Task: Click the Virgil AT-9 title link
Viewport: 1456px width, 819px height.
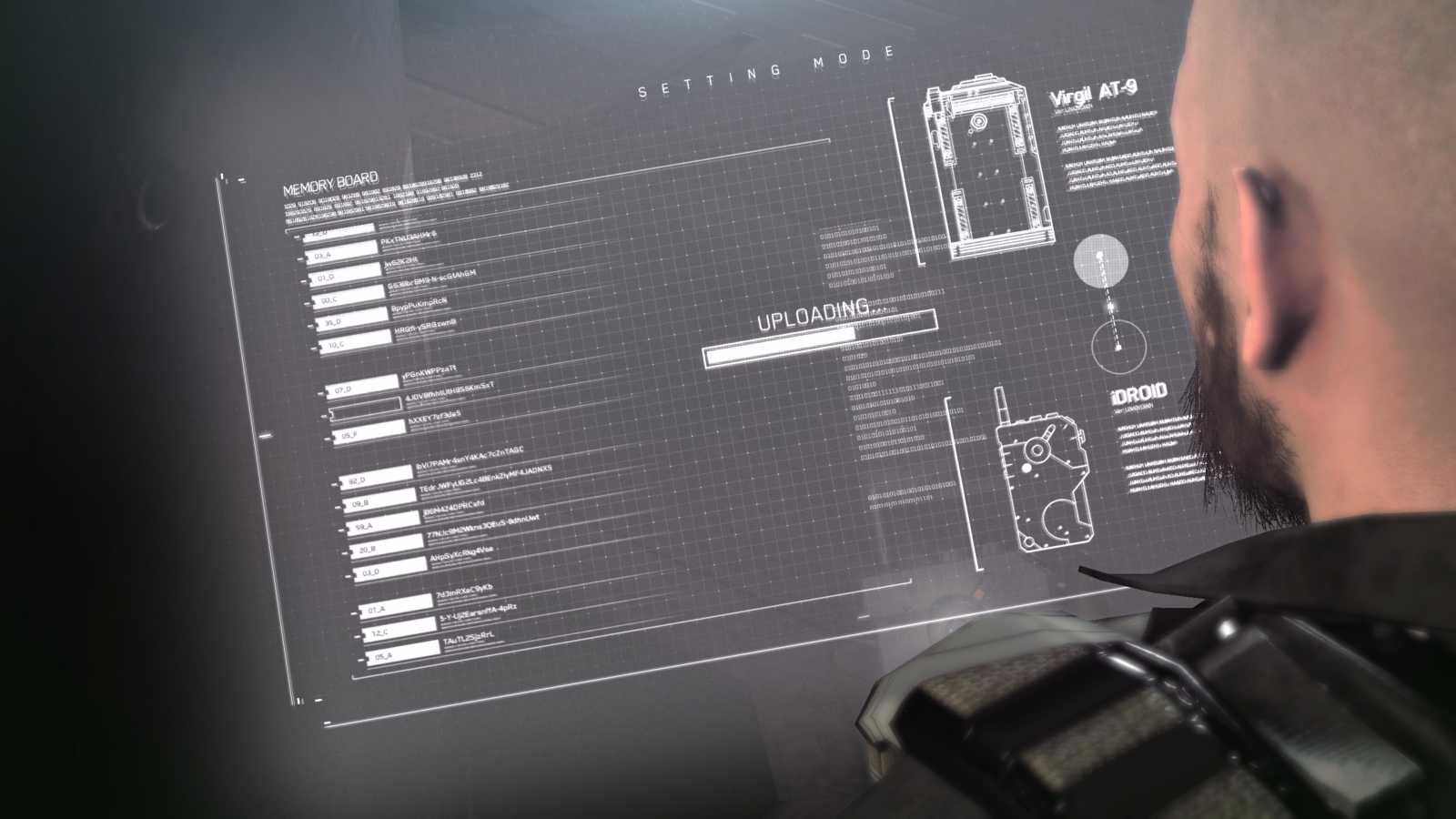Action: coord(1094,91)
